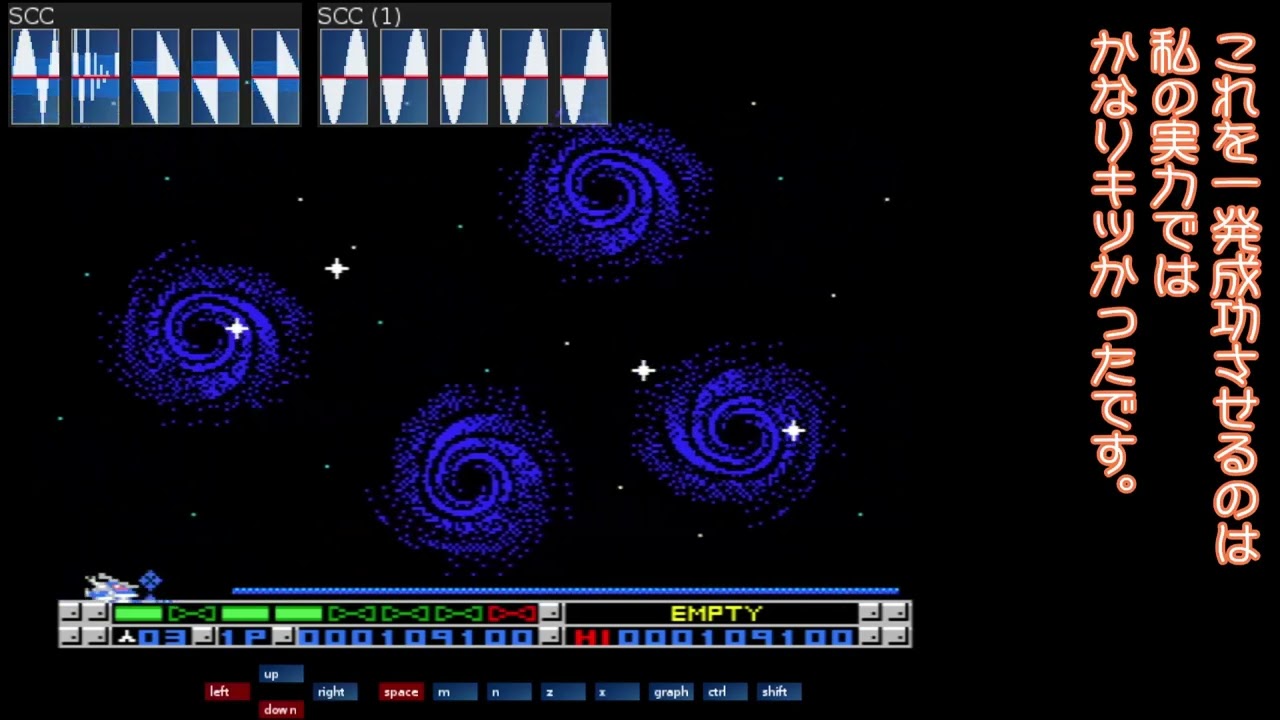Toggle the highlighted space key
The height and width of the screenshot is (720, 1280).
point(399,691)
